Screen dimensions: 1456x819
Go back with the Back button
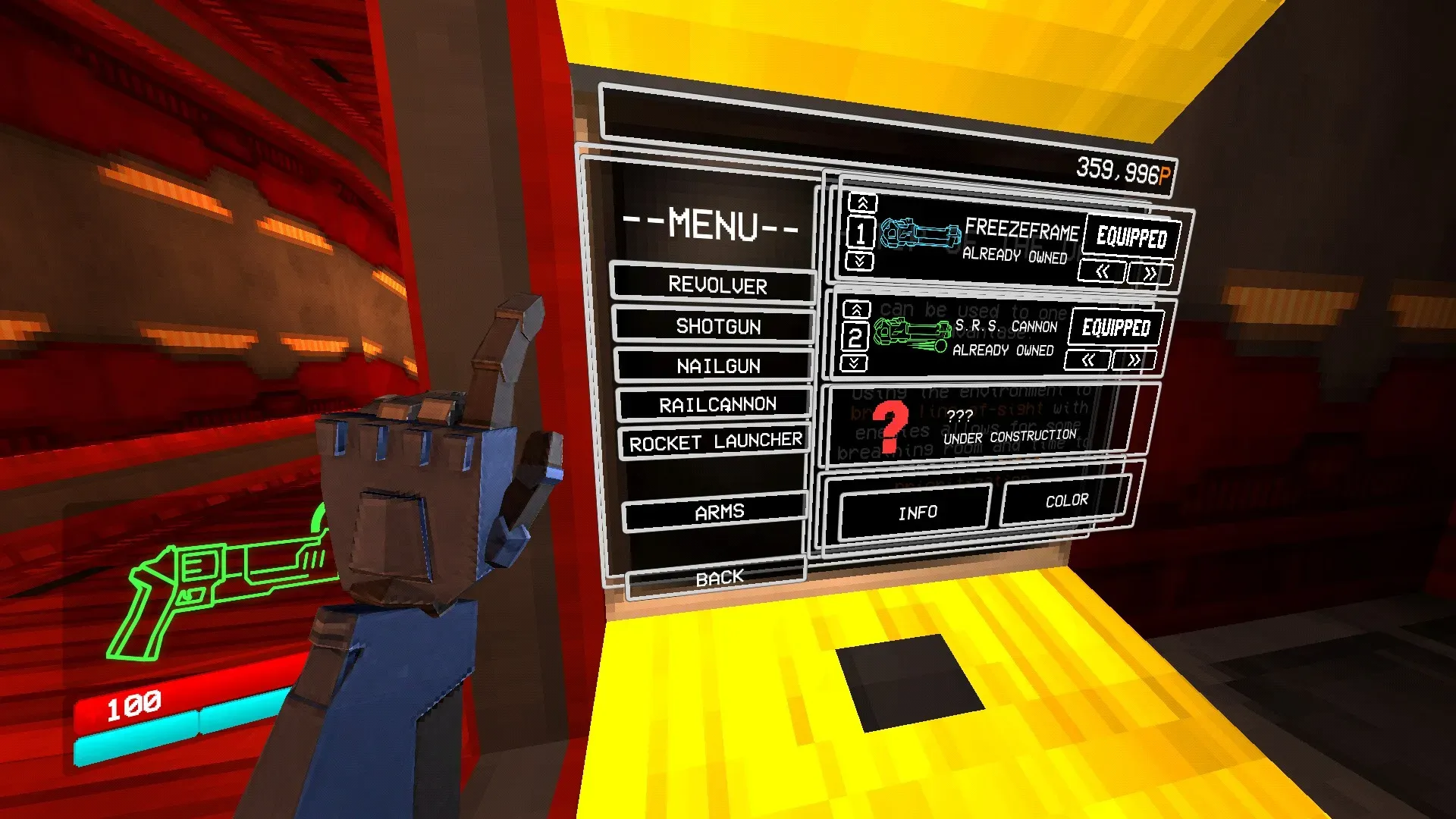718,579
